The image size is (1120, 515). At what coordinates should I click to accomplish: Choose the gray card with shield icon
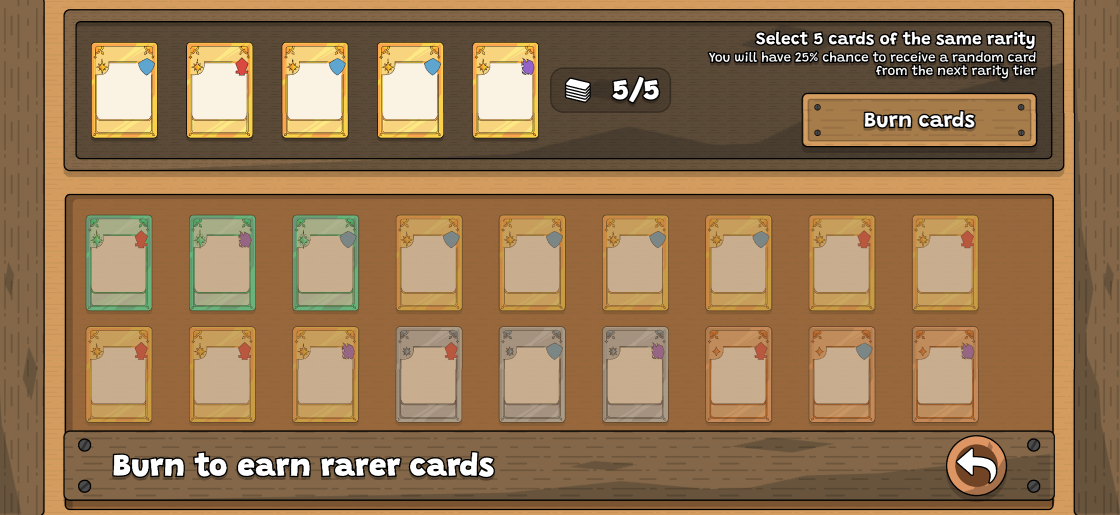[x=532, y=375]
